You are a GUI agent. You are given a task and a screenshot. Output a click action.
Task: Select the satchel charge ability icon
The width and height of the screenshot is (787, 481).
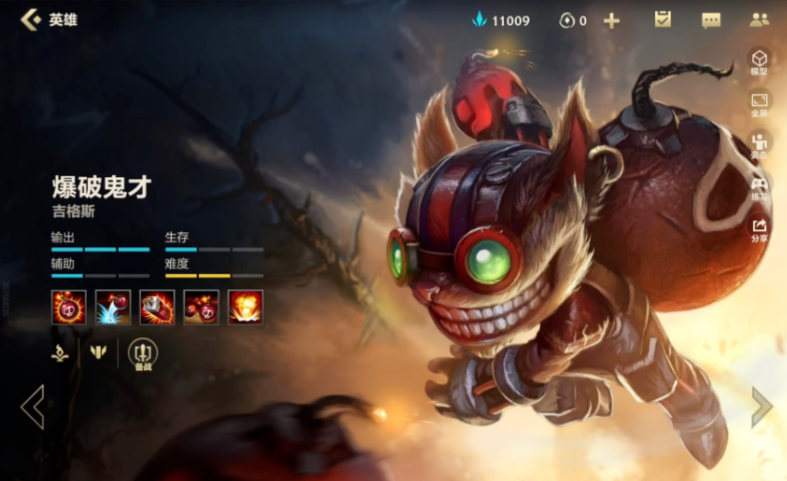tap(157, 307)
